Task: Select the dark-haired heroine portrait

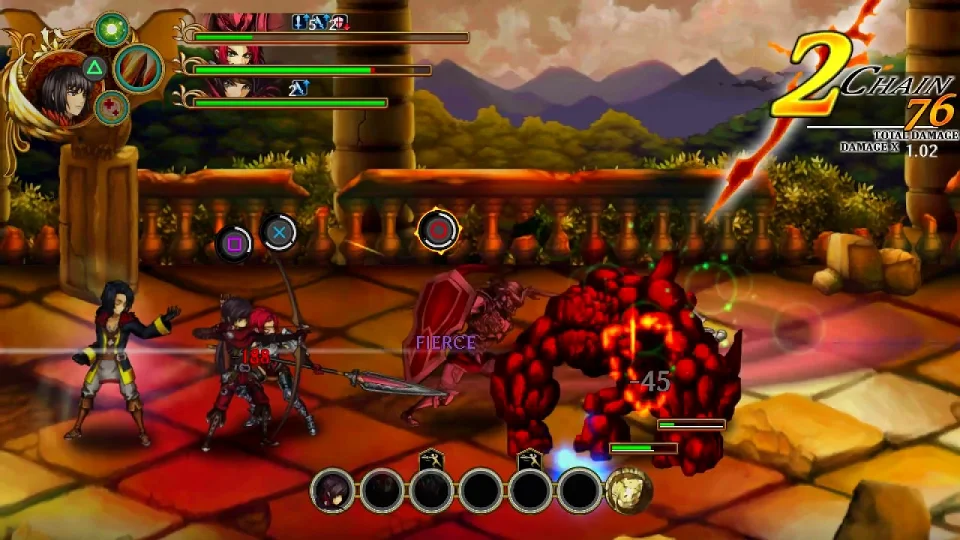Action: [64, 87]
